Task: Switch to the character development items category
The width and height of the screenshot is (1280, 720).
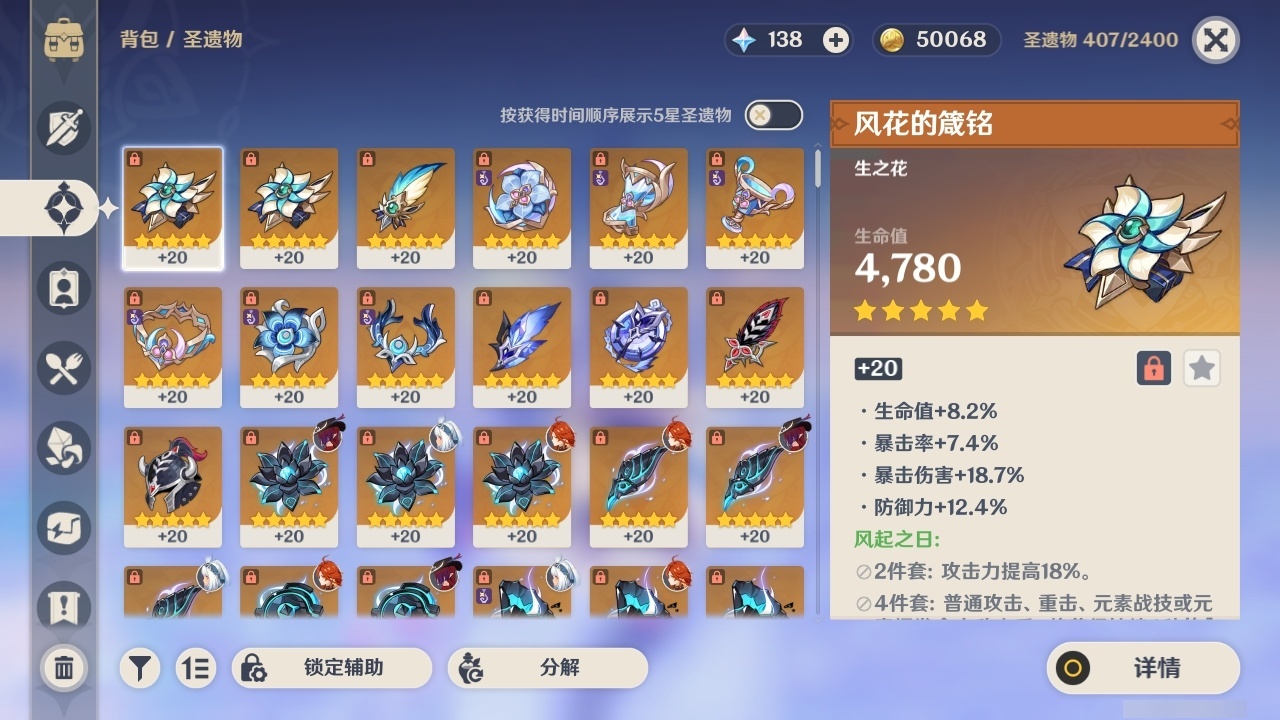Action: click(x=64, y=448)
